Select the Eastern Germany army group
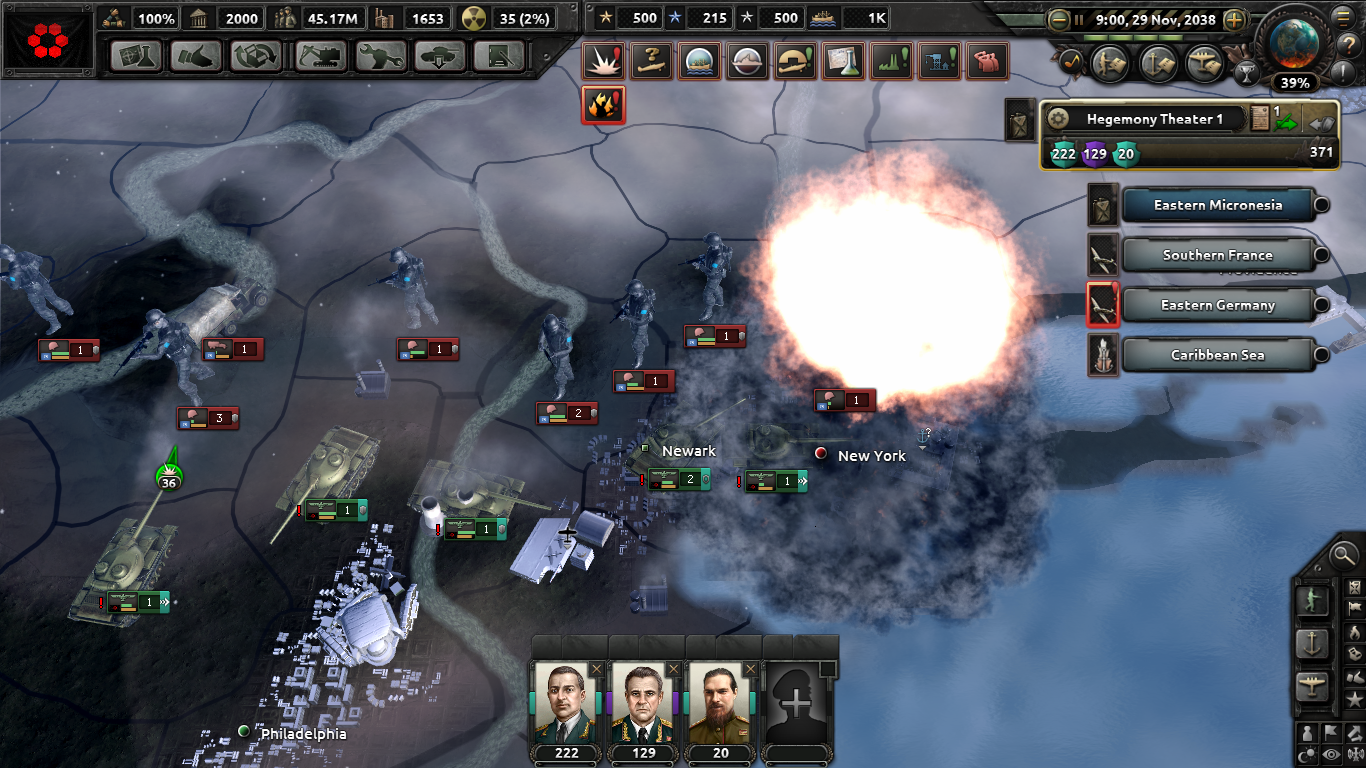The width and height of the screenshot is (1366, 768). tap(1217, 305)
